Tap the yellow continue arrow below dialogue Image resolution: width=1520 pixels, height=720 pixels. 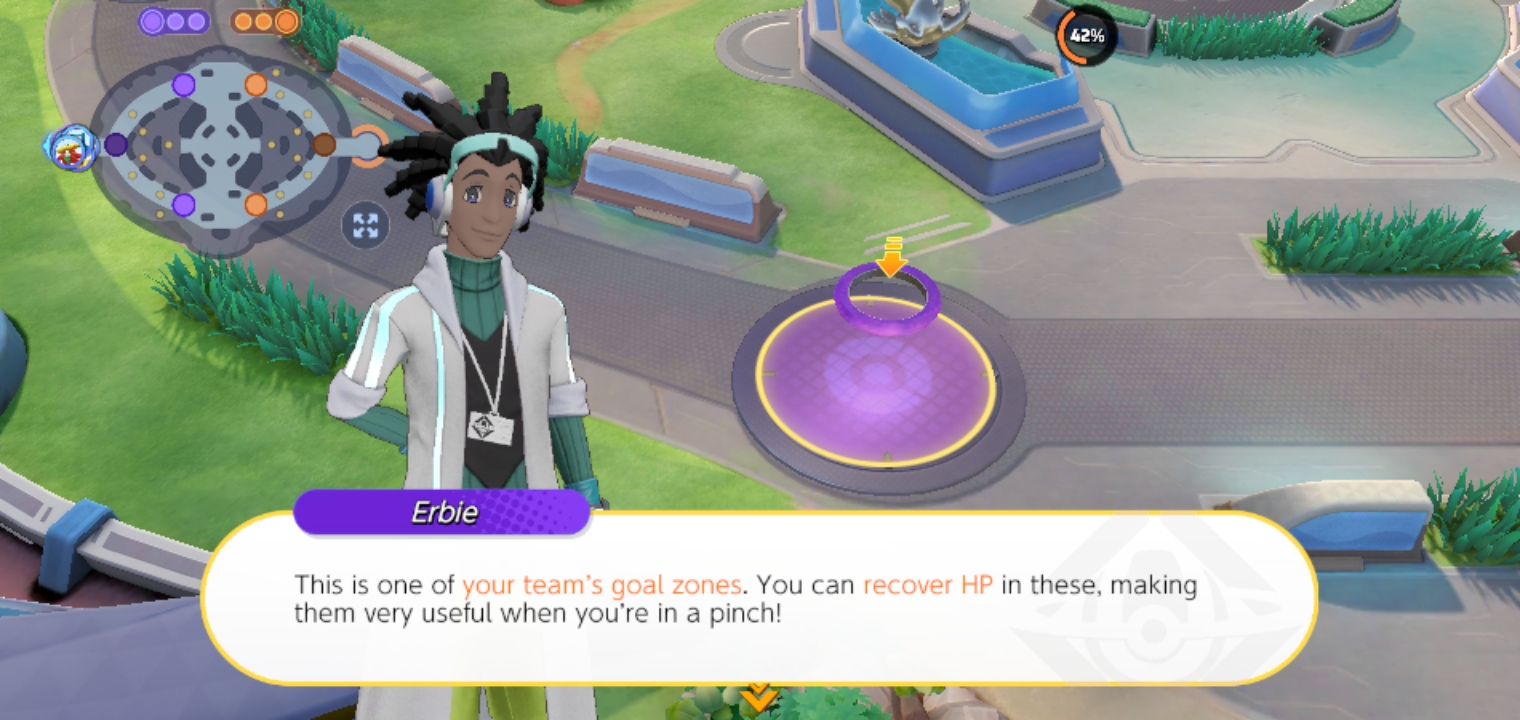pos(759,695)
